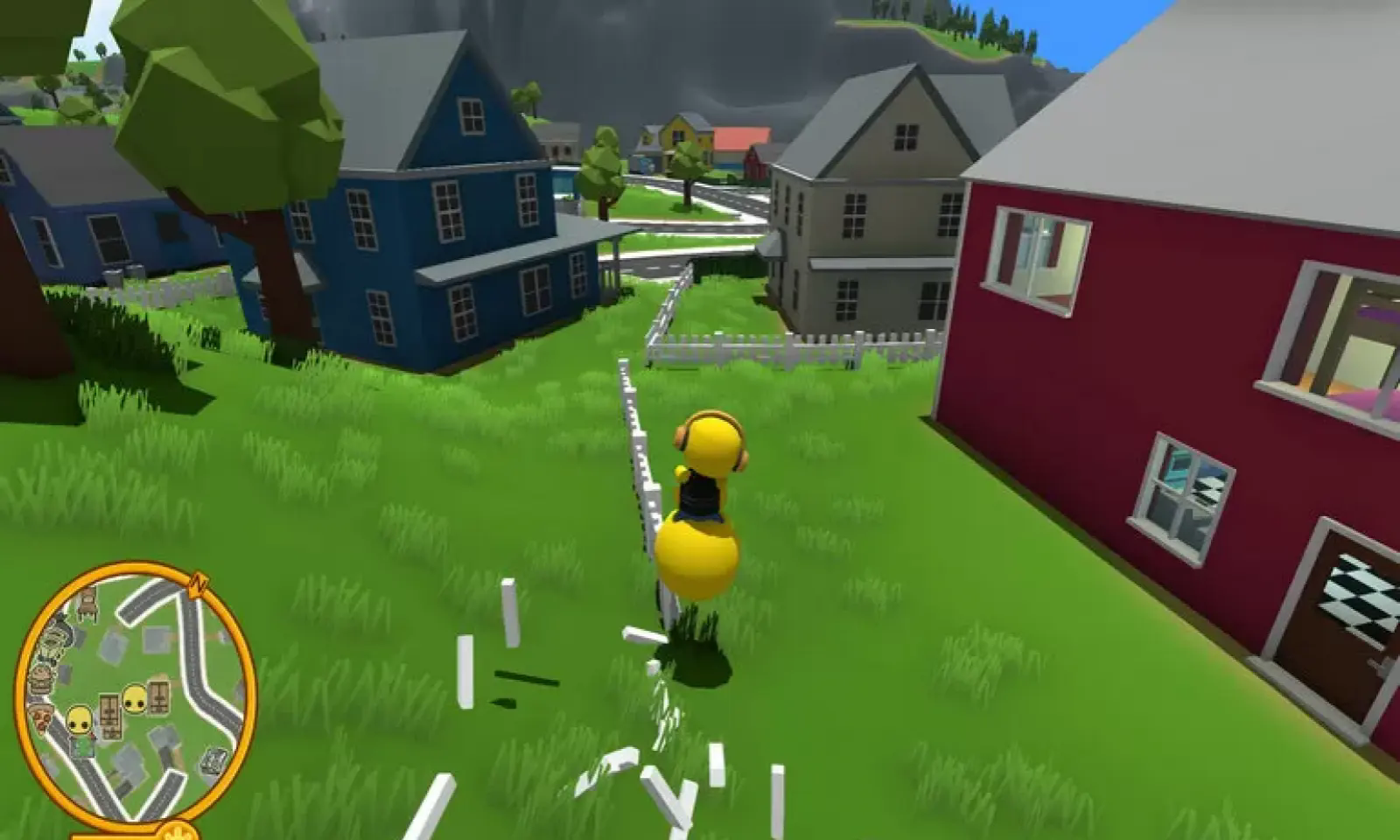
Task: Click the pizza slice minimap marker
Action: coord(41,719)
